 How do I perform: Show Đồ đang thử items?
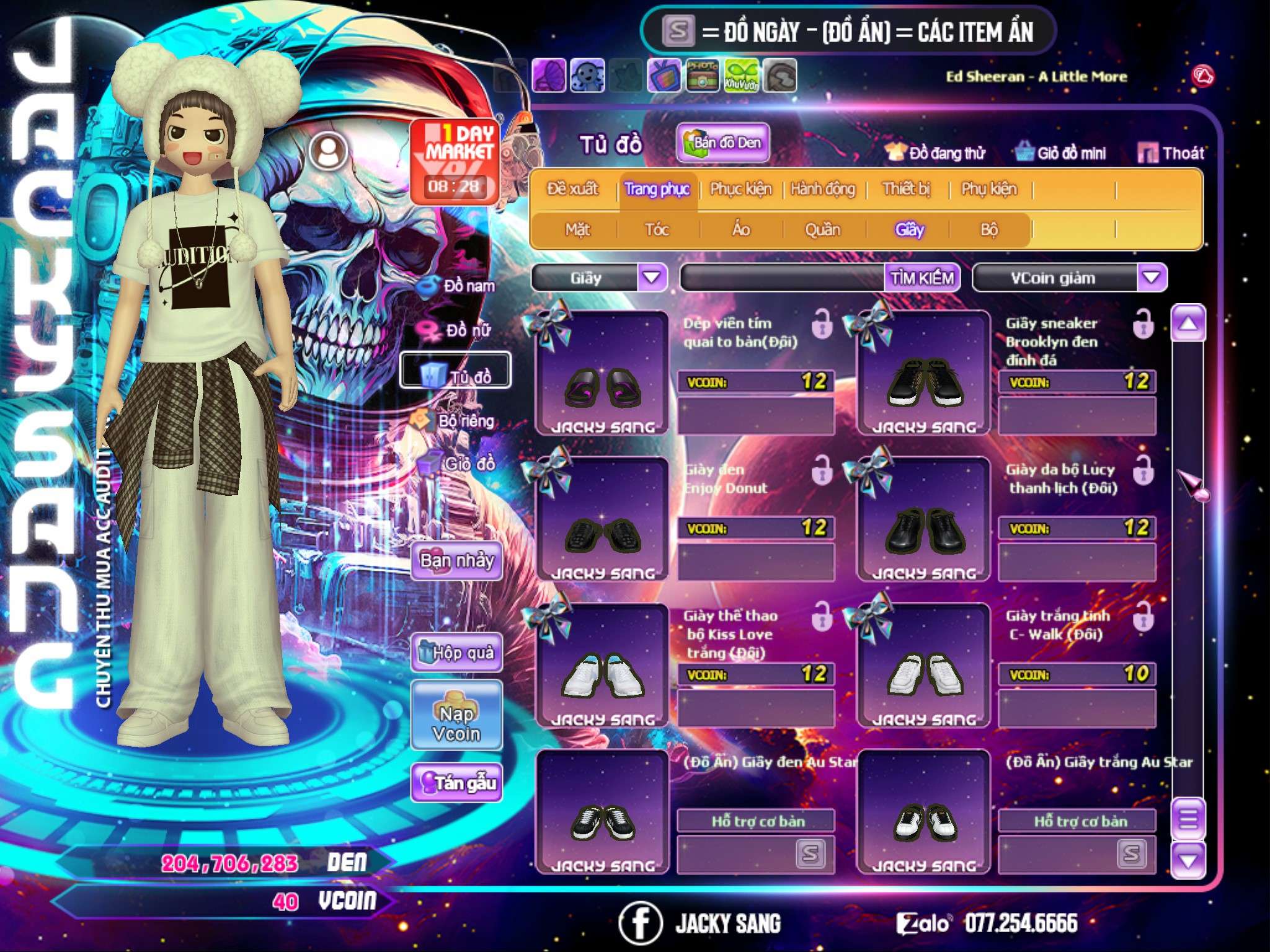click(x=936, y=152)
